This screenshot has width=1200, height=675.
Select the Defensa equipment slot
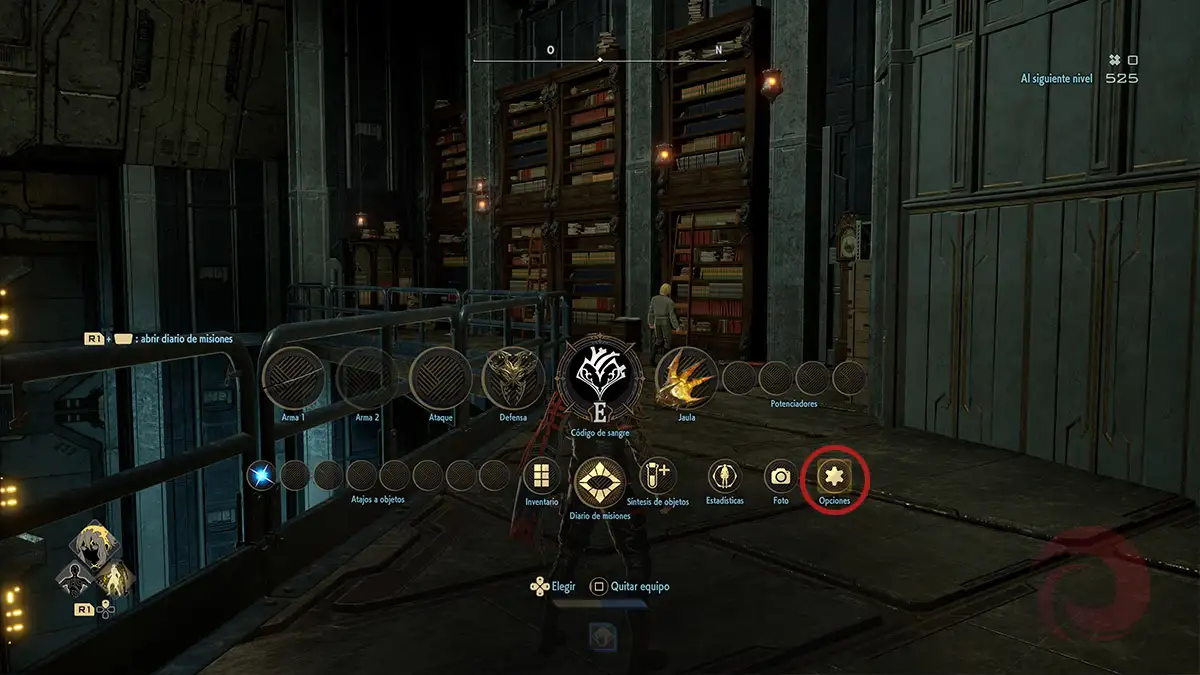click(513, 378)
